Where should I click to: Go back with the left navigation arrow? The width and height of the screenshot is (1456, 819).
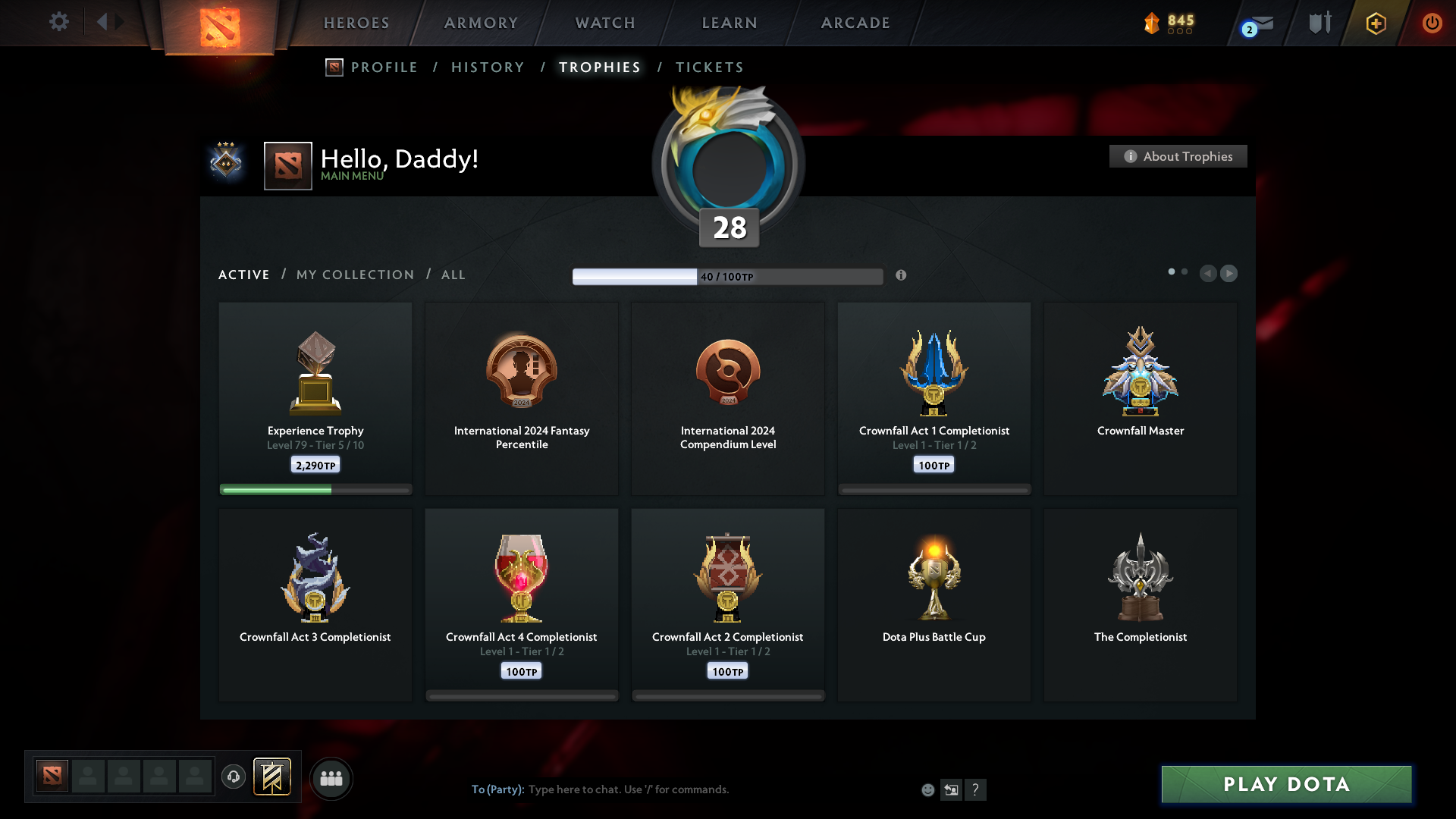click(1210, 274)
